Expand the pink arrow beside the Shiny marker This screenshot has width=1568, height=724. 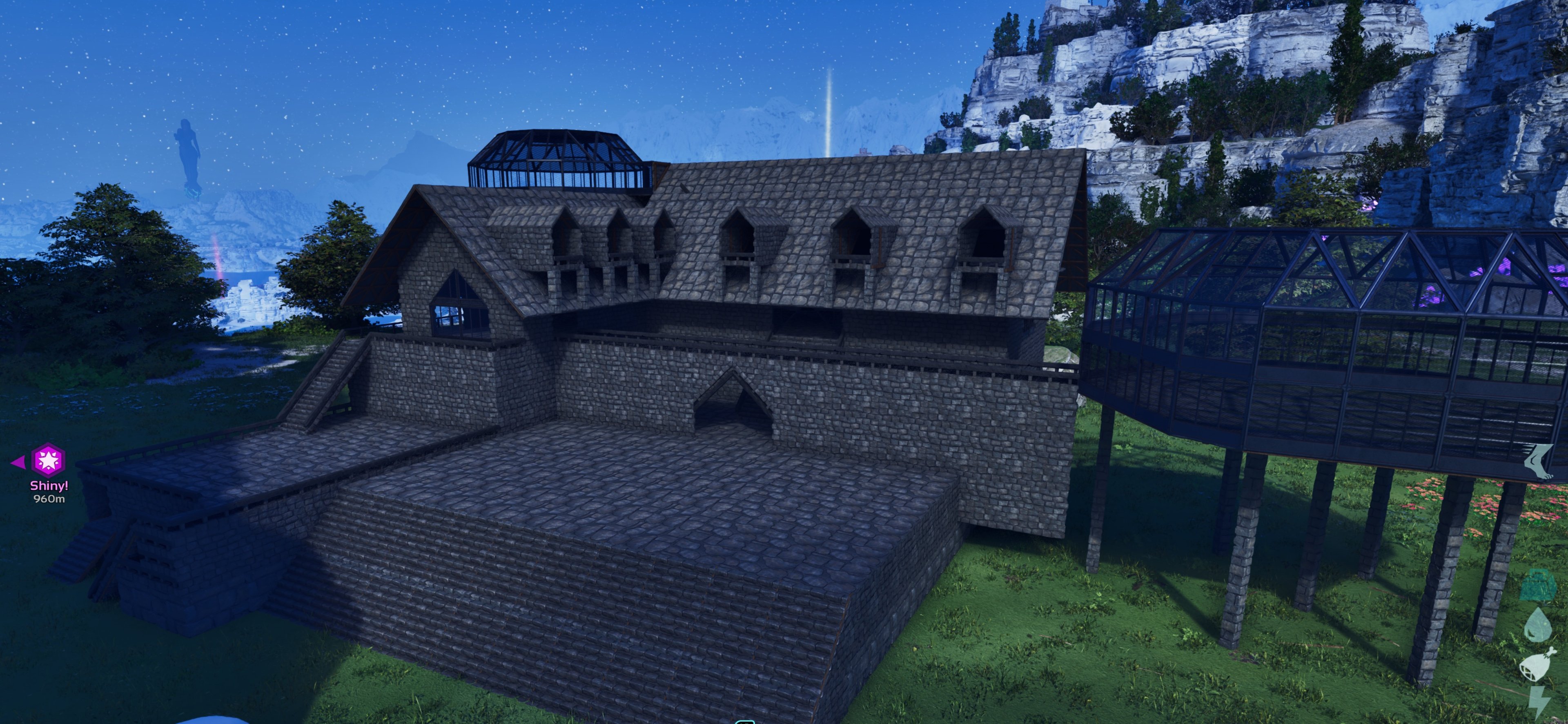(x=20, y=463)
